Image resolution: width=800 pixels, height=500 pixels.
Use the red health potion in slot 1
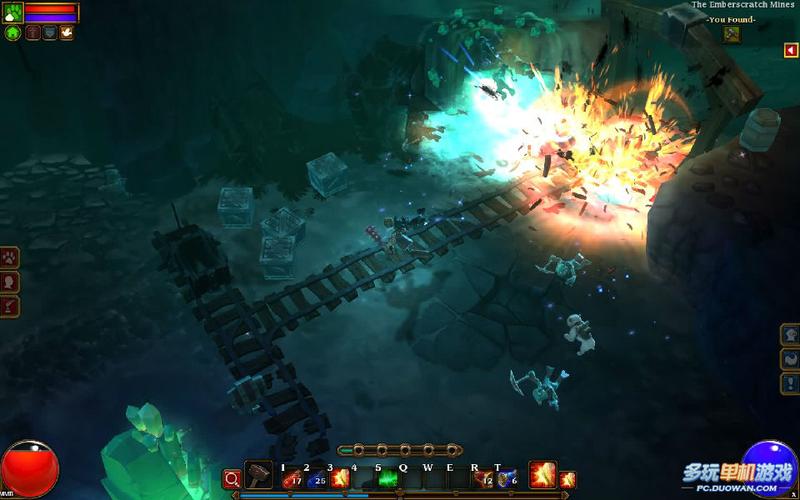click(x=292, y=479)
